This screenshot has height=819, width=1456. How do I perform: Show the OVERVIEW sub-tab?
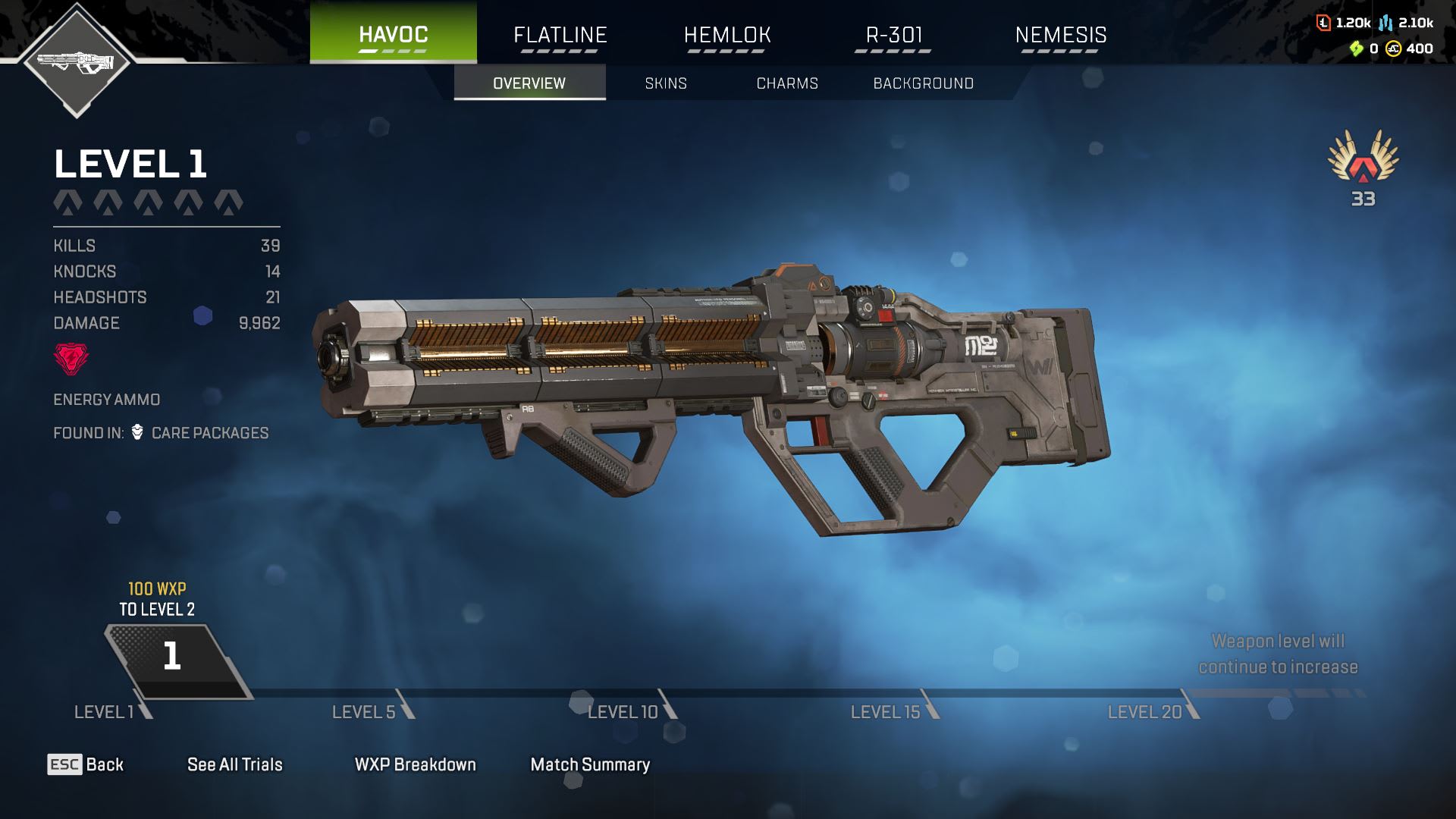529,83
